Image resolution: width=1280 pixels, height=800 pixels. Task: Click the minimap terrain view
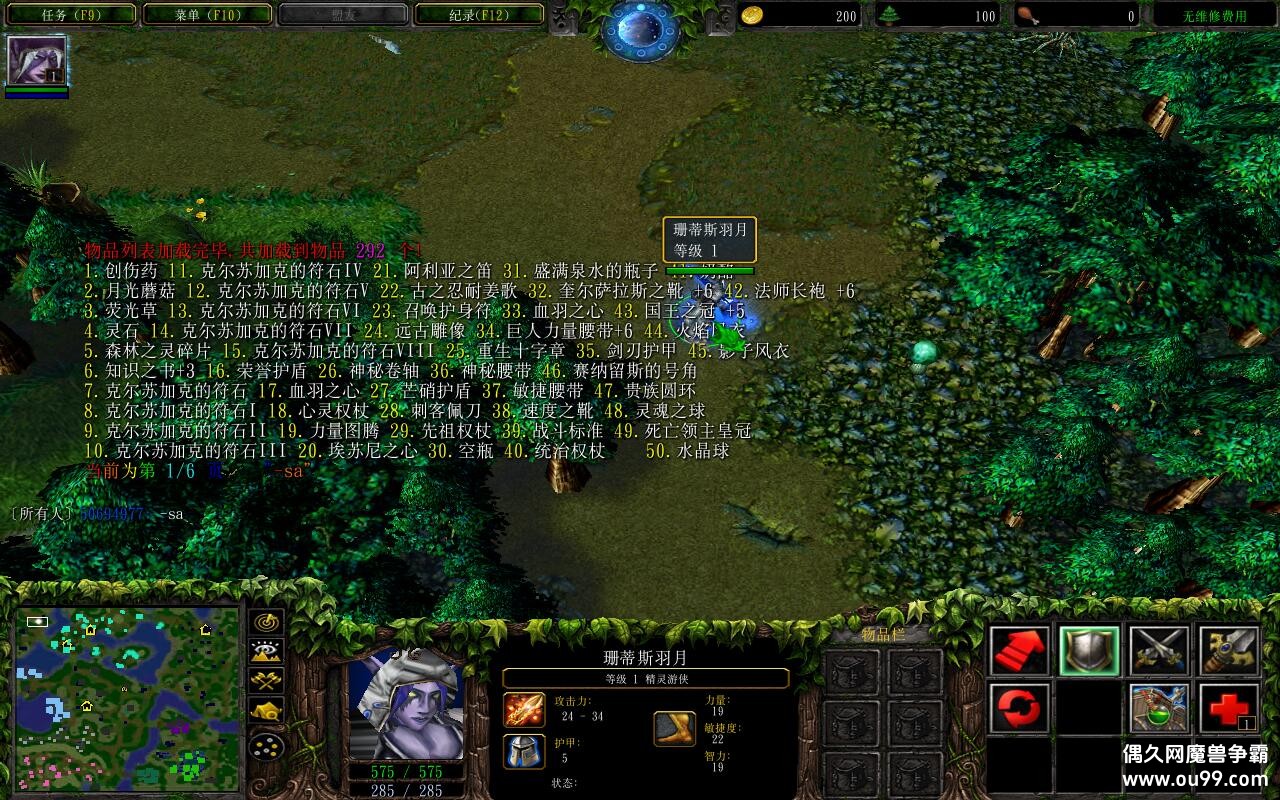pos(128,698)
